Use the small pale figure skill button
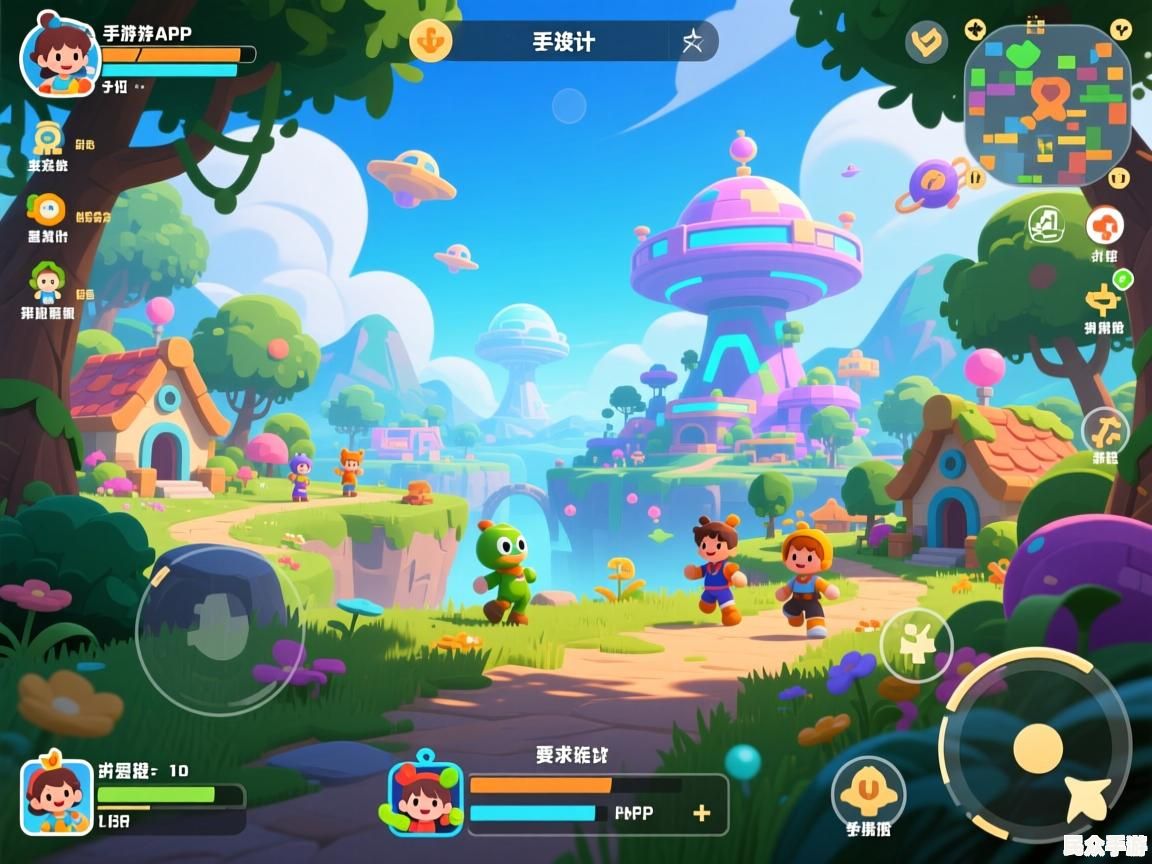 tap(916, 645)
